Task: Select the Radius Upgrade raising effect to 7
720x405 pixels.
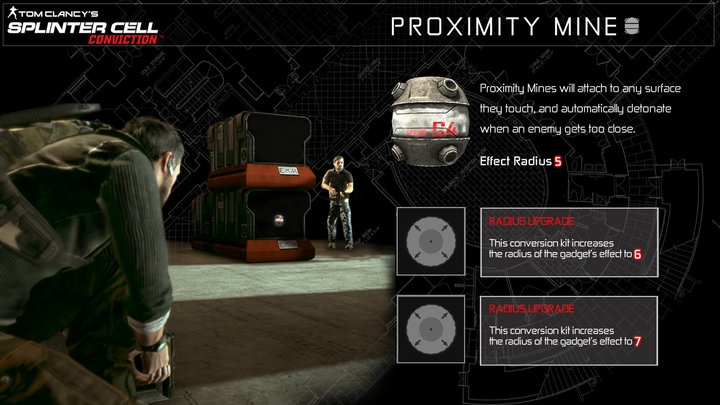Action: coord(568,327)
